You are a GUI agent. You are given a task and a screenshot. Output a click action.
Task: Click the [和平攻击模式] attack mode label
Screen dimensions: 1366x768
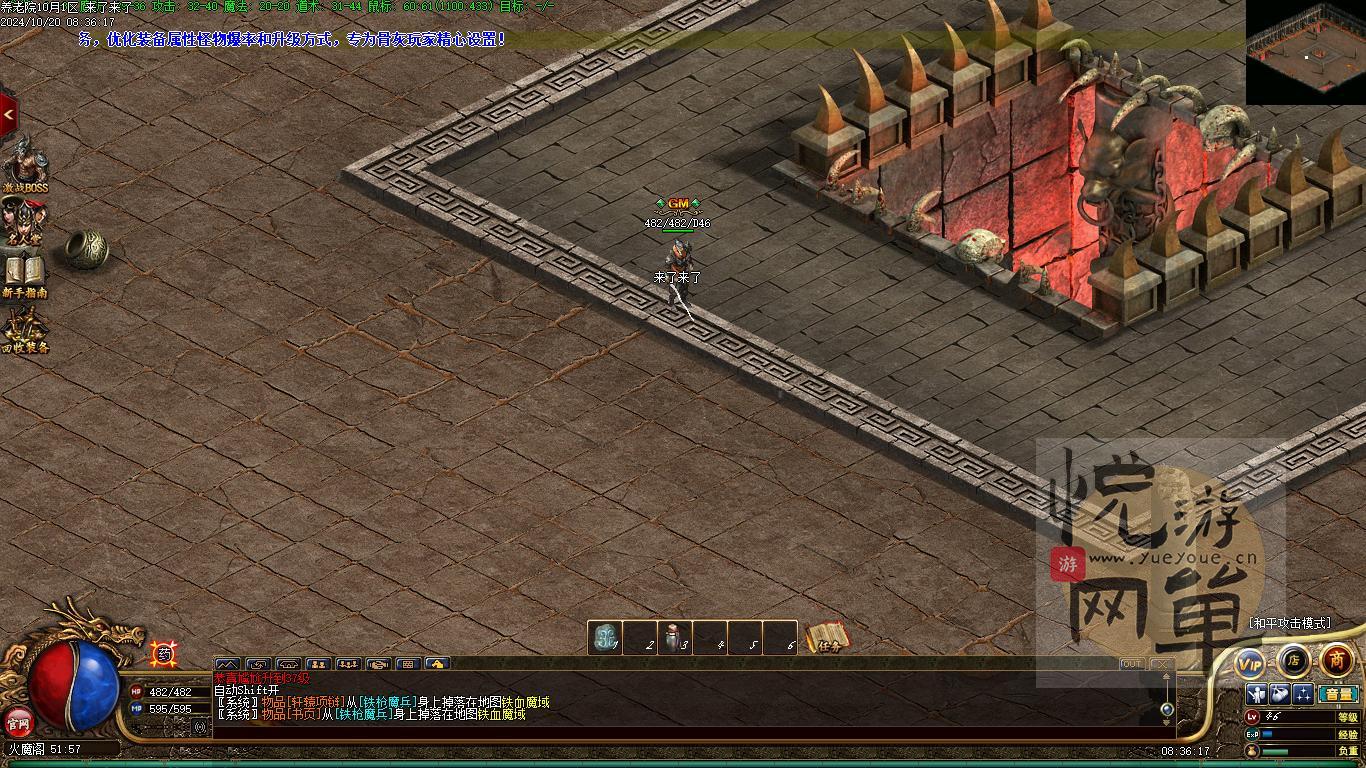point(1289,623)
